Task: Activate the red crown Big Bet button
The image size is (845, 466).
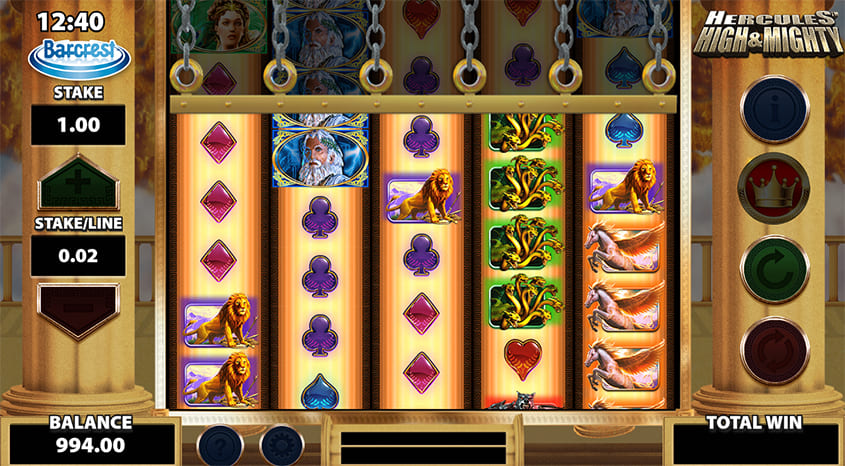Action: (x=774, y=188)
